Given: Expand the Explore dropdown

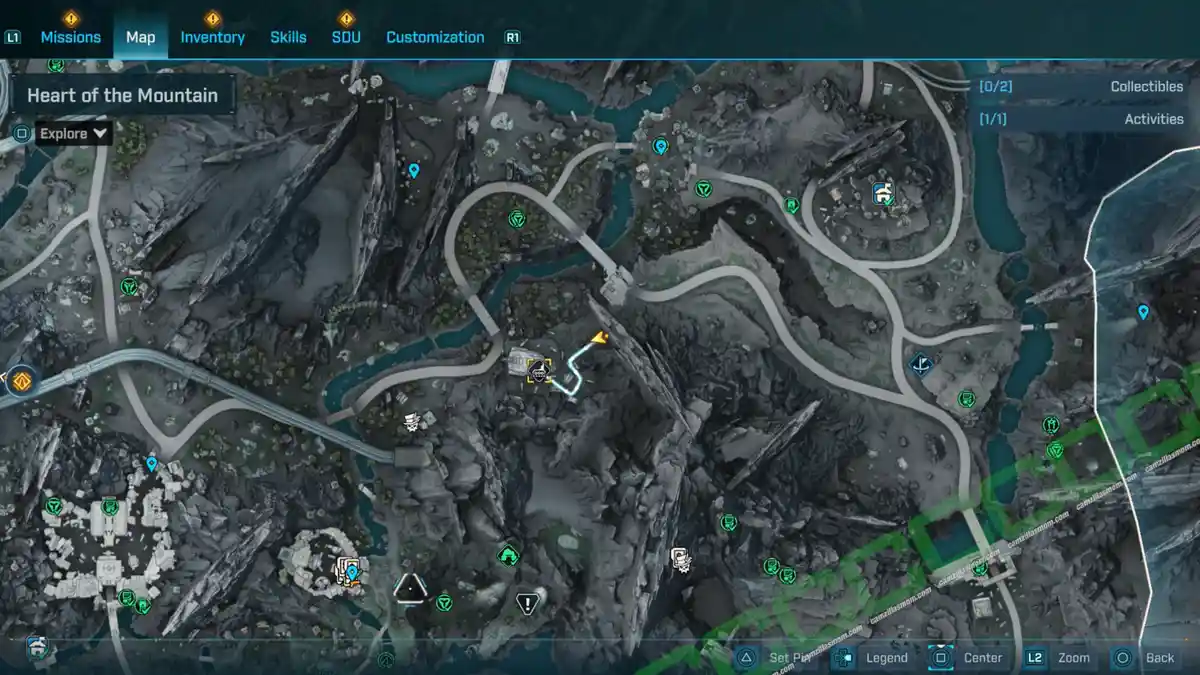Looking at the screenshot, I should [75, 133].
